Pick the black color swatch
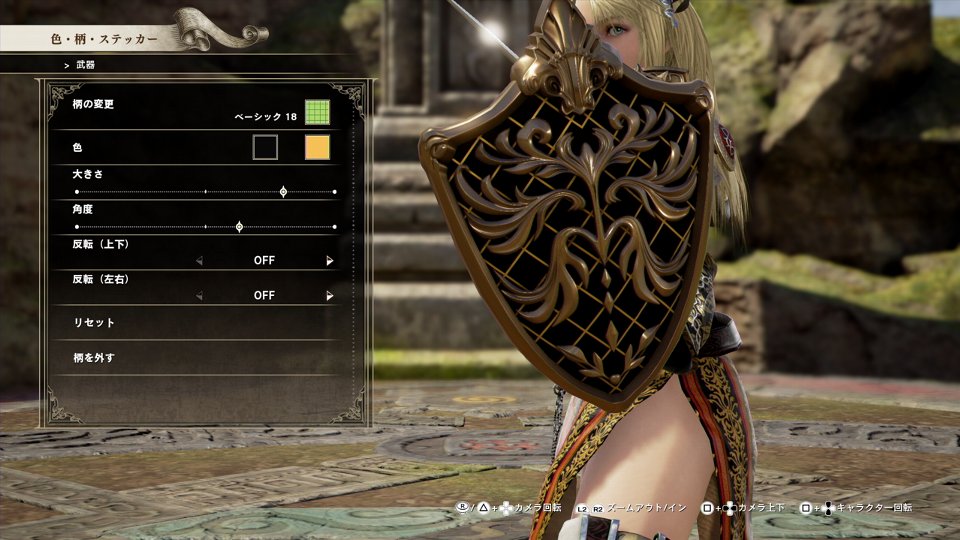The height and width of the screenshot is (540, 960). tap(265, 148)
